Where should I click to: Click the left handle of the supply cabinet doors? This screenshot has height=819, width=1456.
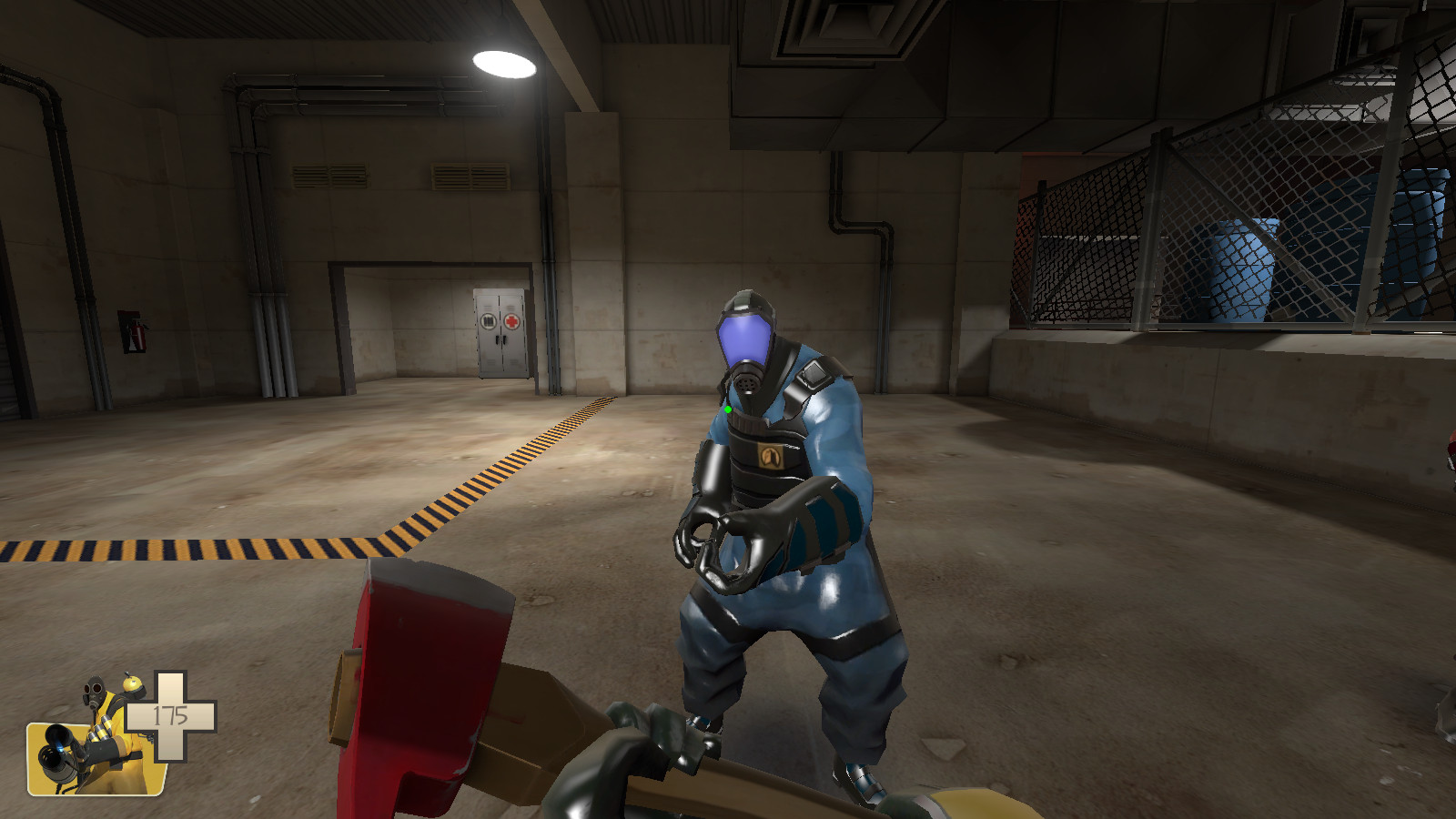498,339
